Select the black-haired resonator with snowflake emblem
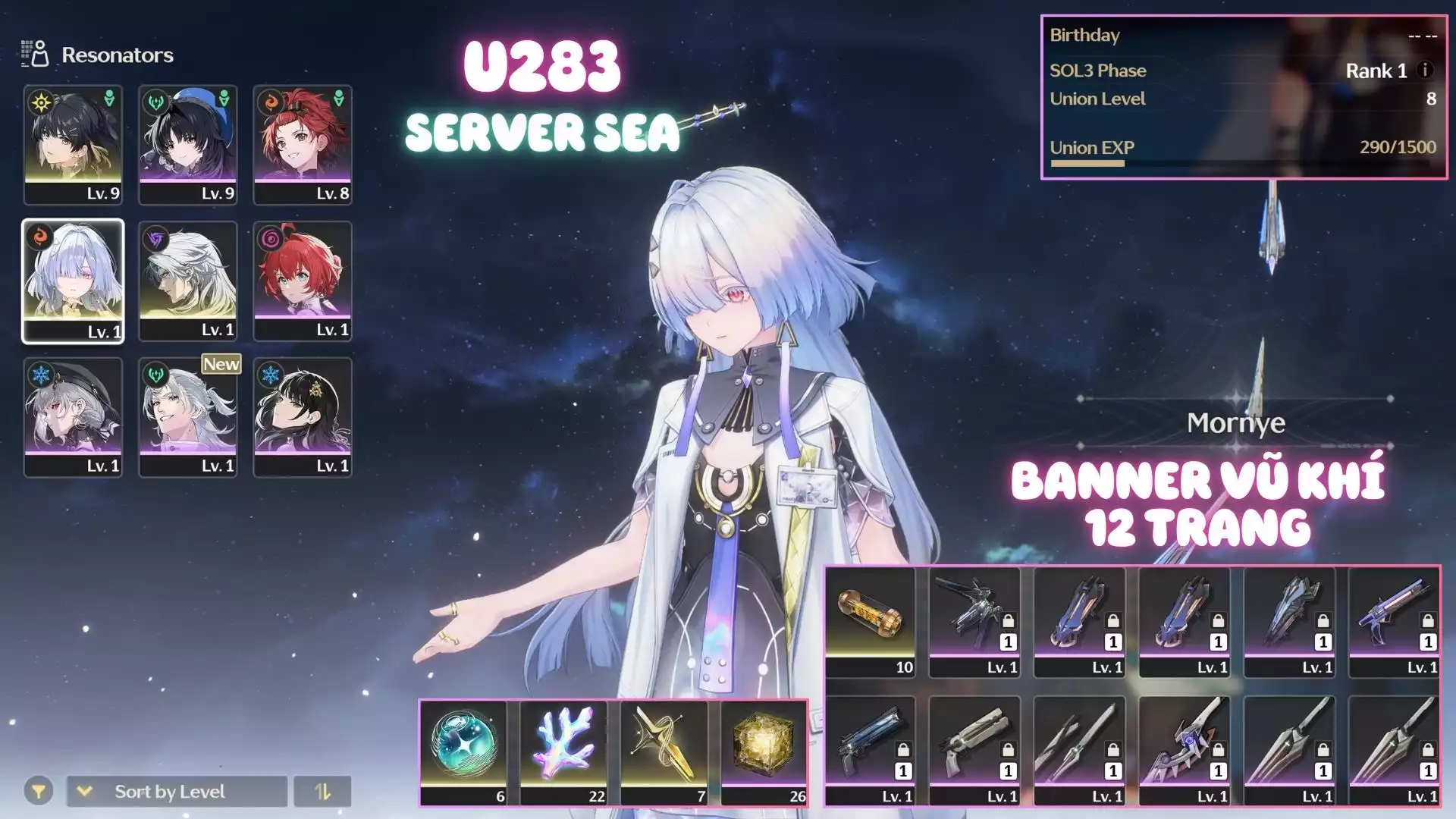Viewport: 1456px width, 819px height. click(x=303, y=417)
